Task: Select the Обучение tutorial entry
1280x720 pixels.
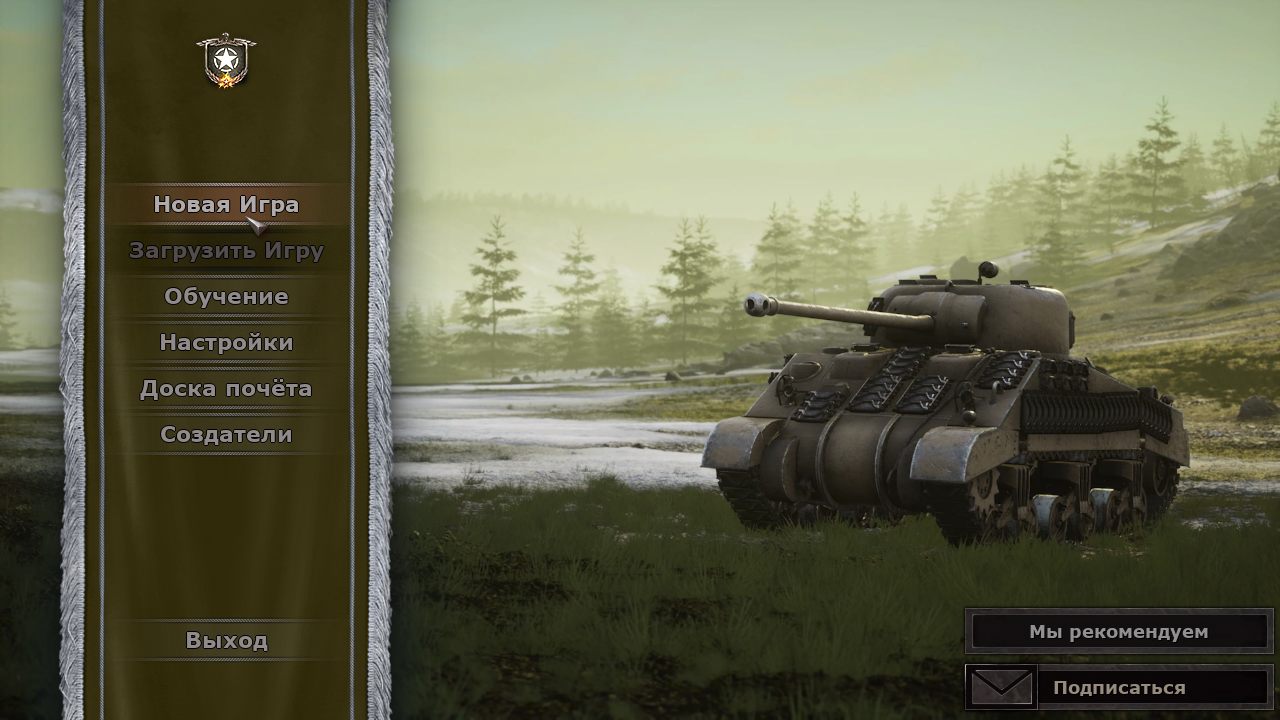Action: coord(226,296)
